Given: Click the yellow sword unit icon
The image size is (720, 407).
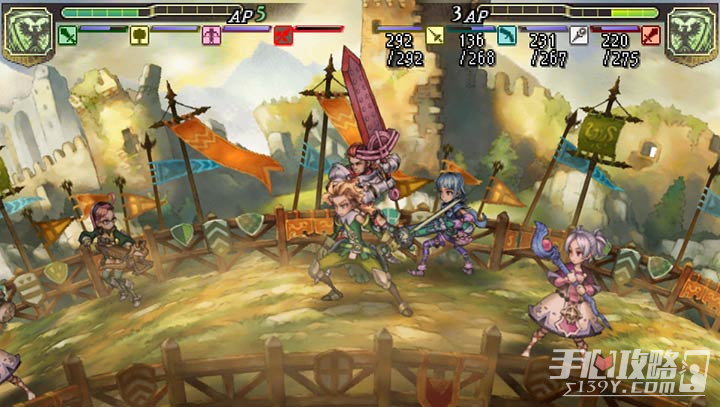Looking at the screenshot, I should [x=435, y=36].
